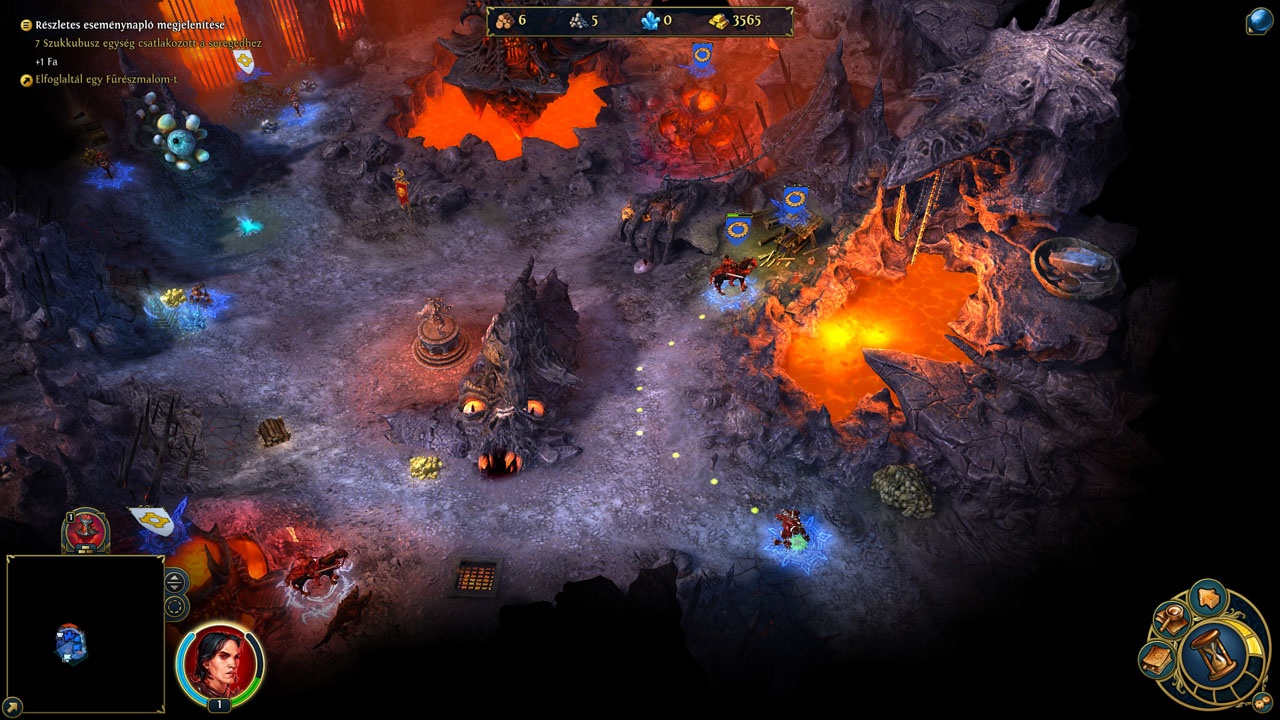Click the dashed circle button beside minimap
This screenshot has height=720, width=1280.
coord(175,606)
